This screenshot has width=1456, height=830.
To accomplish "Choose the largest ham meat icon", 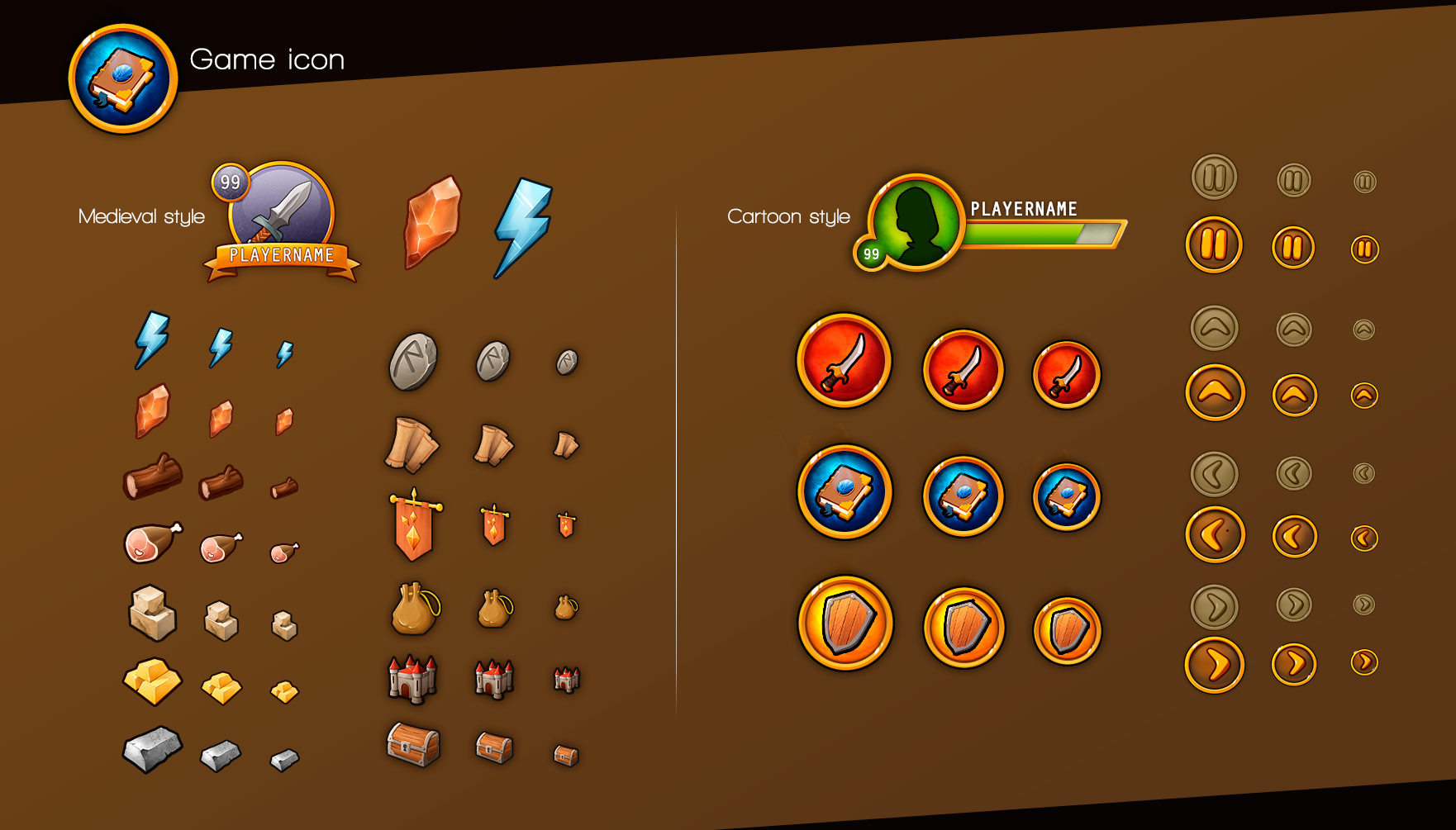I will coord(152,543).
